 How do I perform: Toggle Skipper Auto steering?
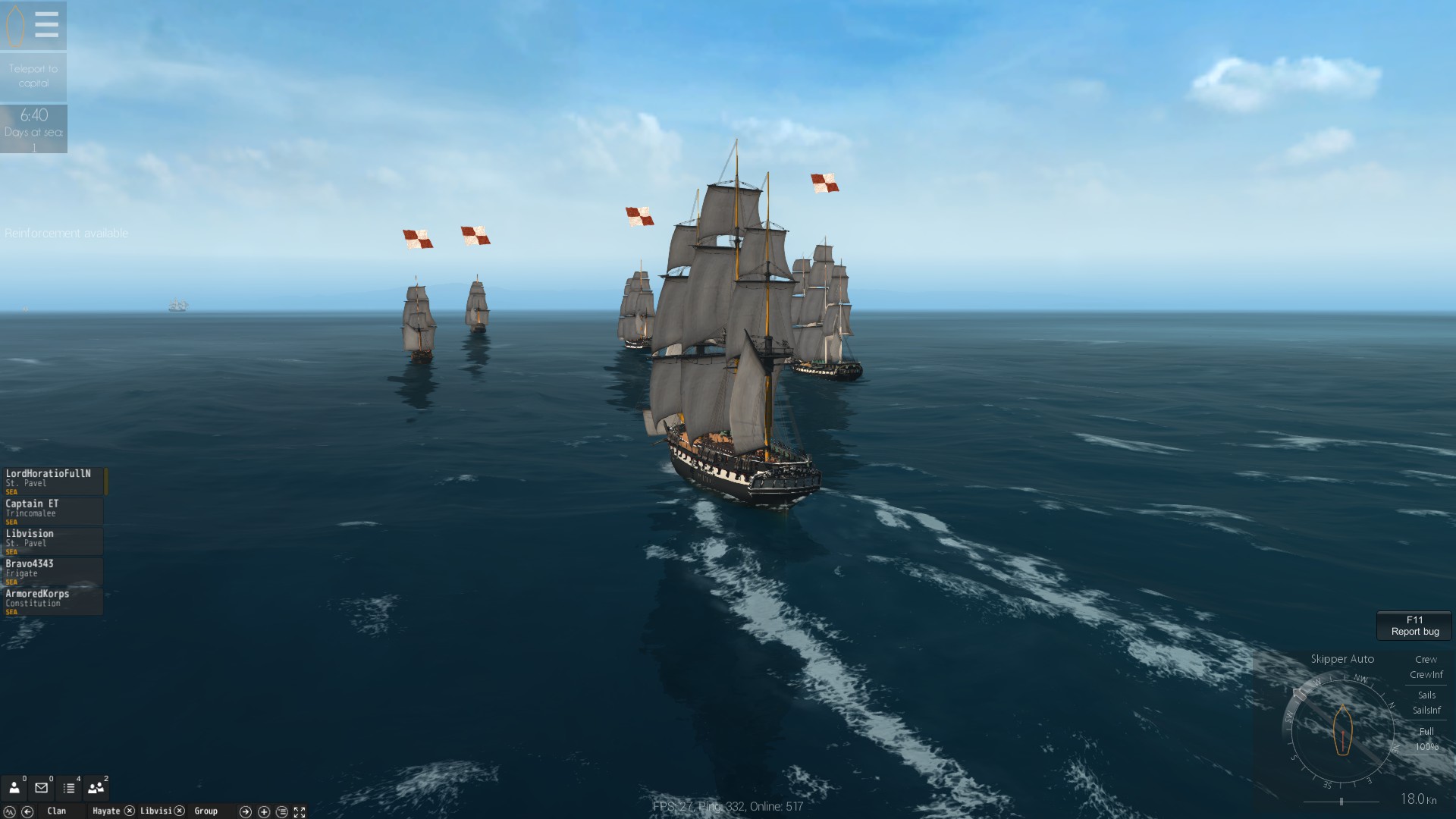pyautogui.click(x=1344, y=659)
